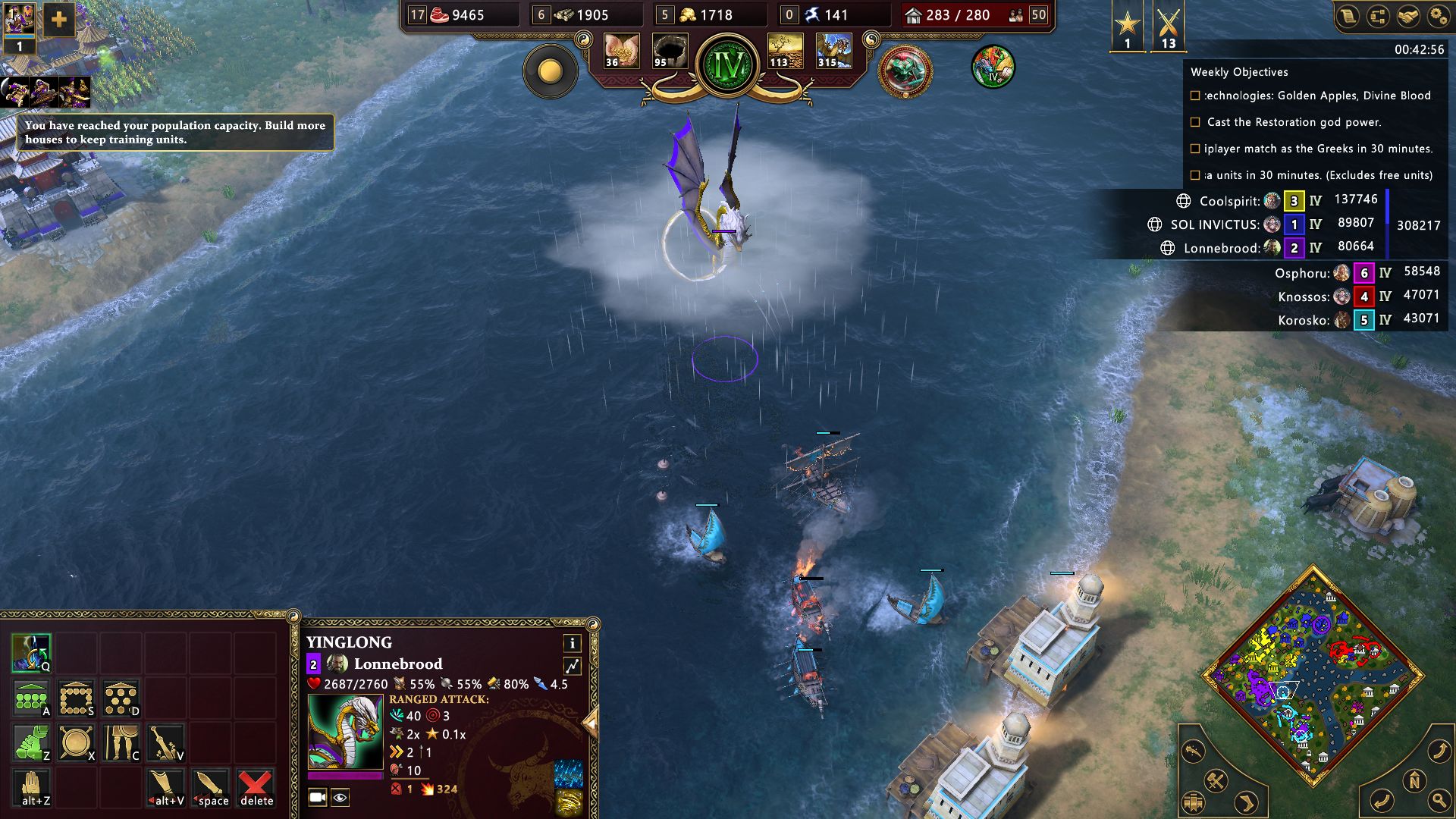Open the handshake diplomacy menu
Viewport: 1456px width, 819px height.
pos(1408,16)
